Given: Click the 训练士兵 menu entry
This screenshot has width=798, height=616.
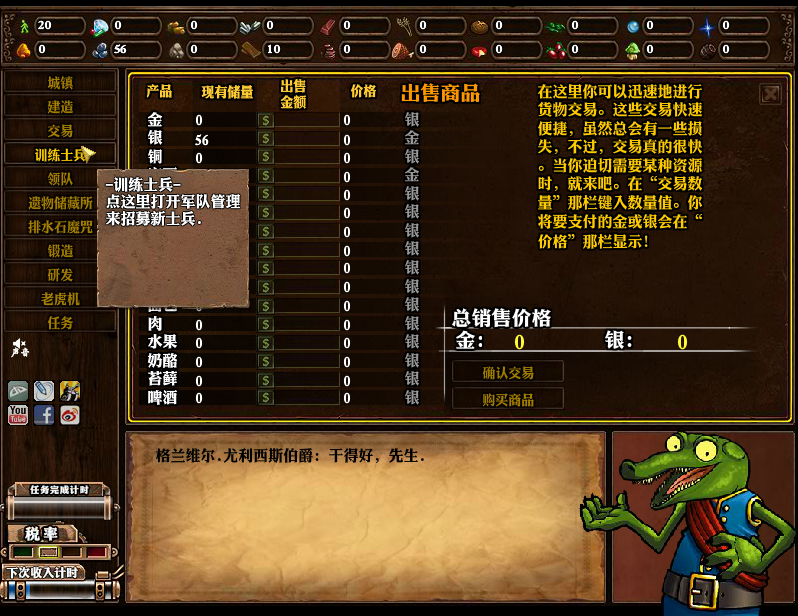Looking at the screenshot, I should pos(58,155).
